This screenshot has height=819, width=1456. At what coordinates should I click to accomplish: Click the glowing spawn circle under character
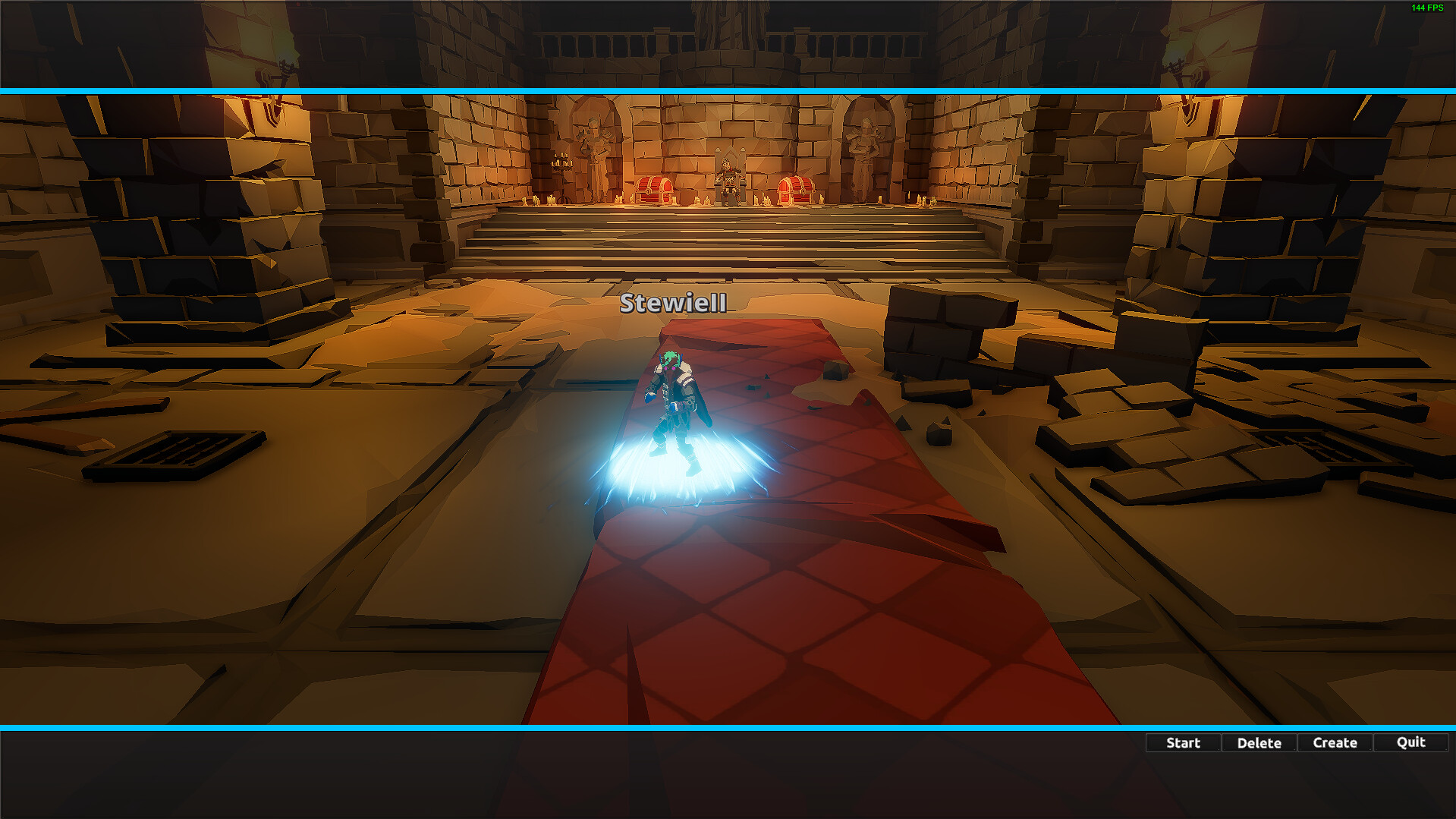pos(679,467)
